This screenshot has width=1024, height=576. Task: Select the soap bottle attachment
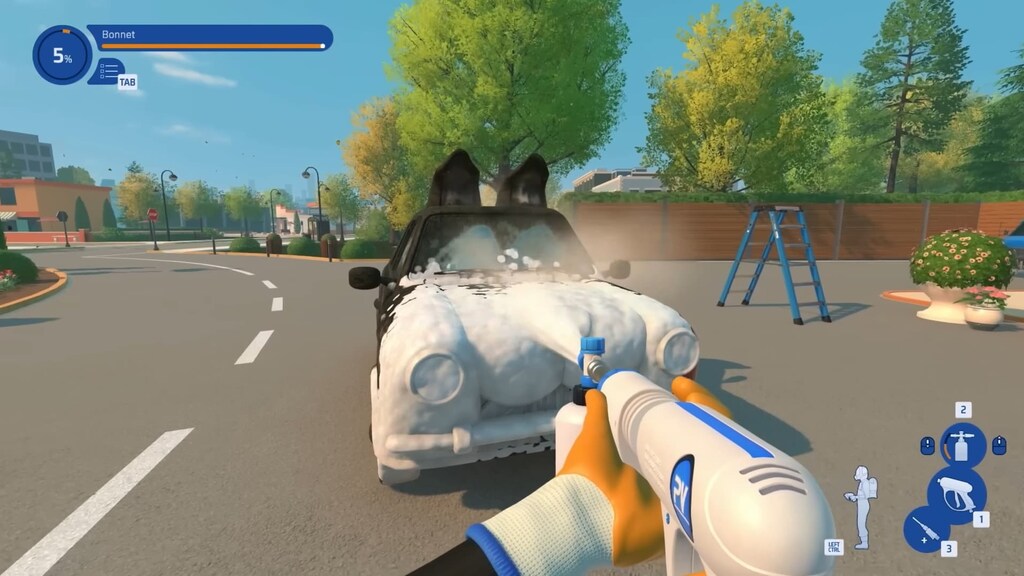(963, 444)
